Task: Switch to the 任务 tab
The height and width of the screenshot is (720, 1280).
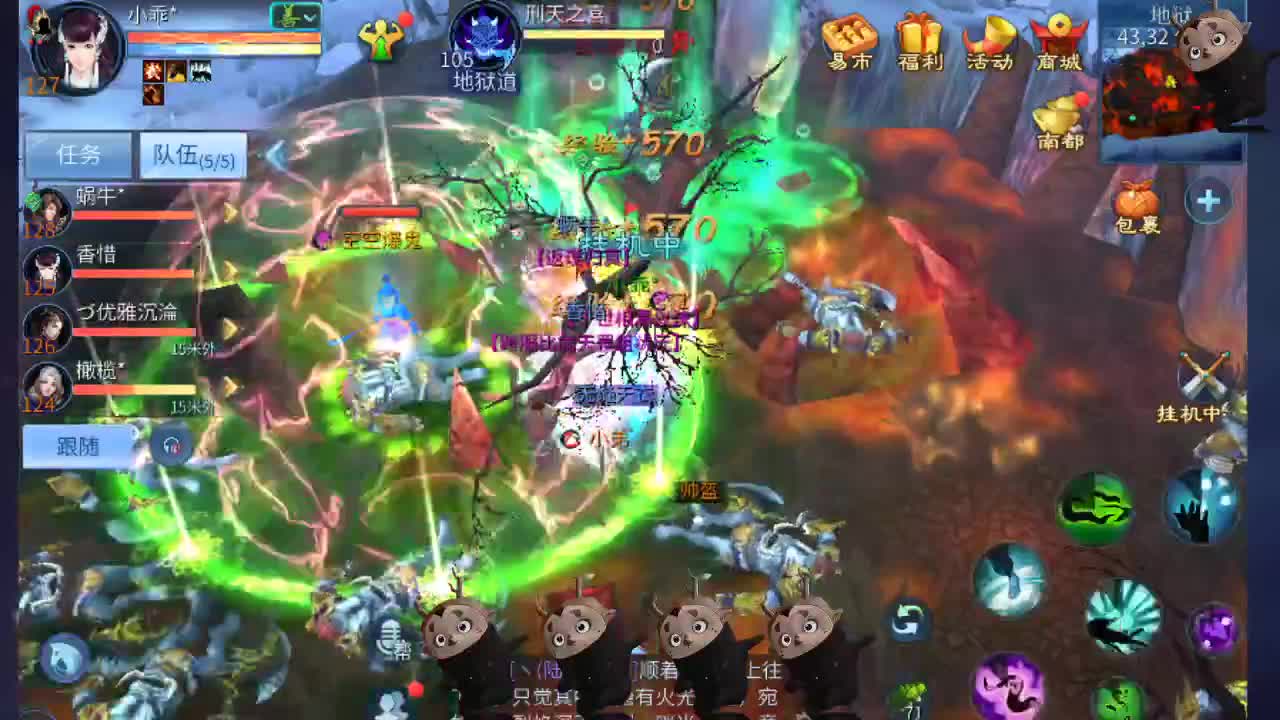Action: pos(79,155)
